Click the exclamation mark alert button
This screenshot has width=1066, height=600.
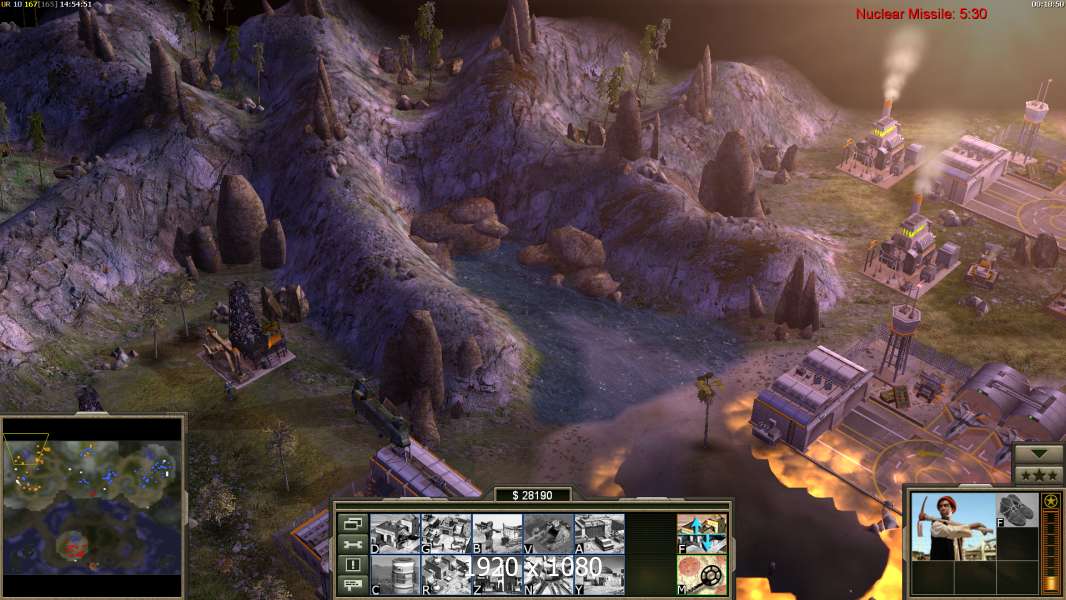click(351, 565)
